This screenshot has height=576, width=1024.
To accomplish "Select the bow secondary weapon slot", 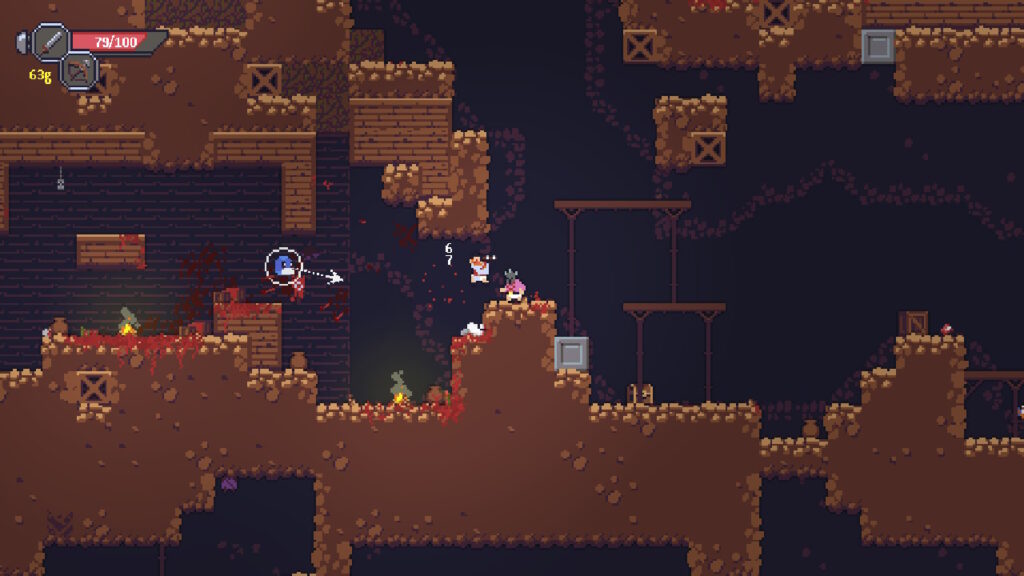I will tap(78, 70).
